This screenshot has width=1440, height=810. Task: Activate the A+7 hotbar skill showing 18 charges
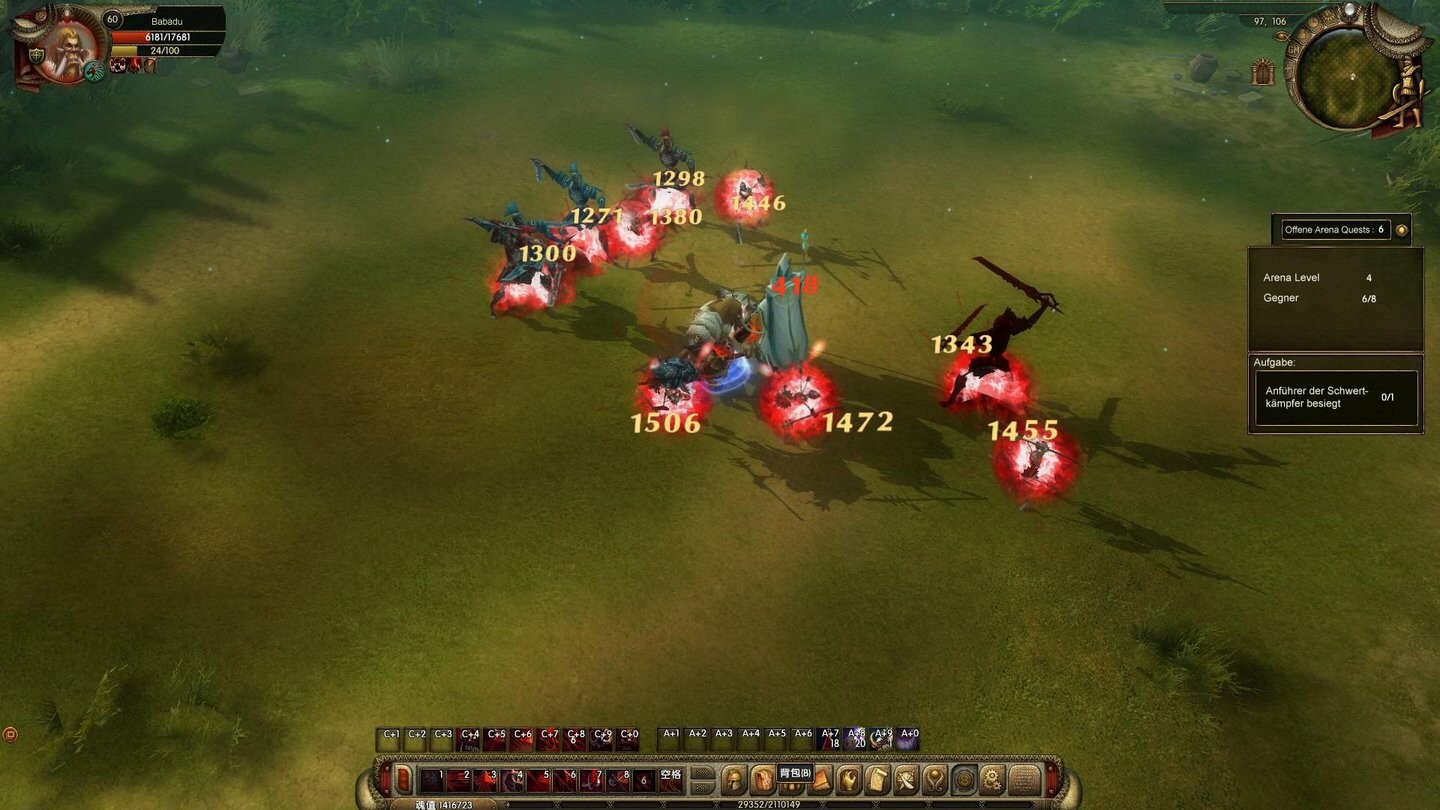829,737
